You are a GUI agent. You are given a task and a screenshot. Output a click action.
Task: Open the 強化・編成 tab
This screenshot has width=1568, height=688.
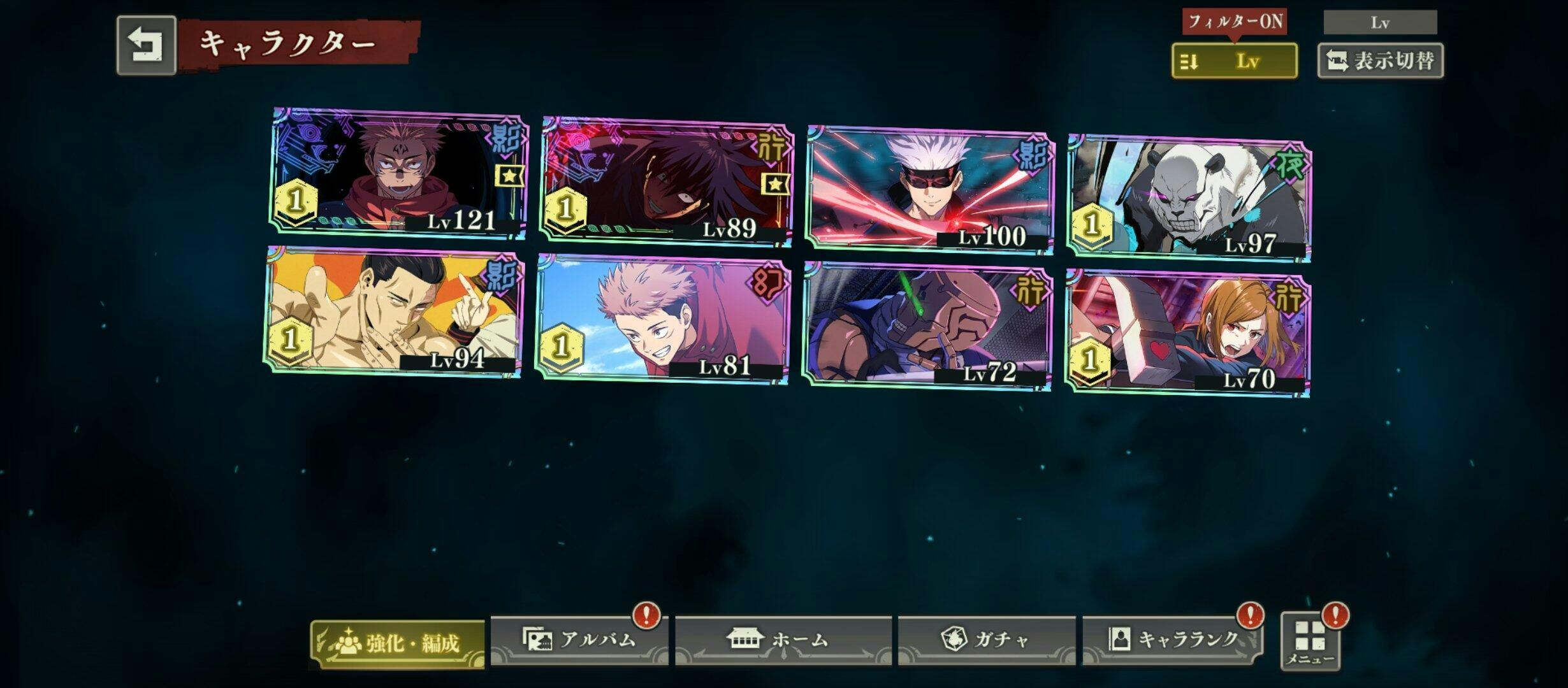398,643
